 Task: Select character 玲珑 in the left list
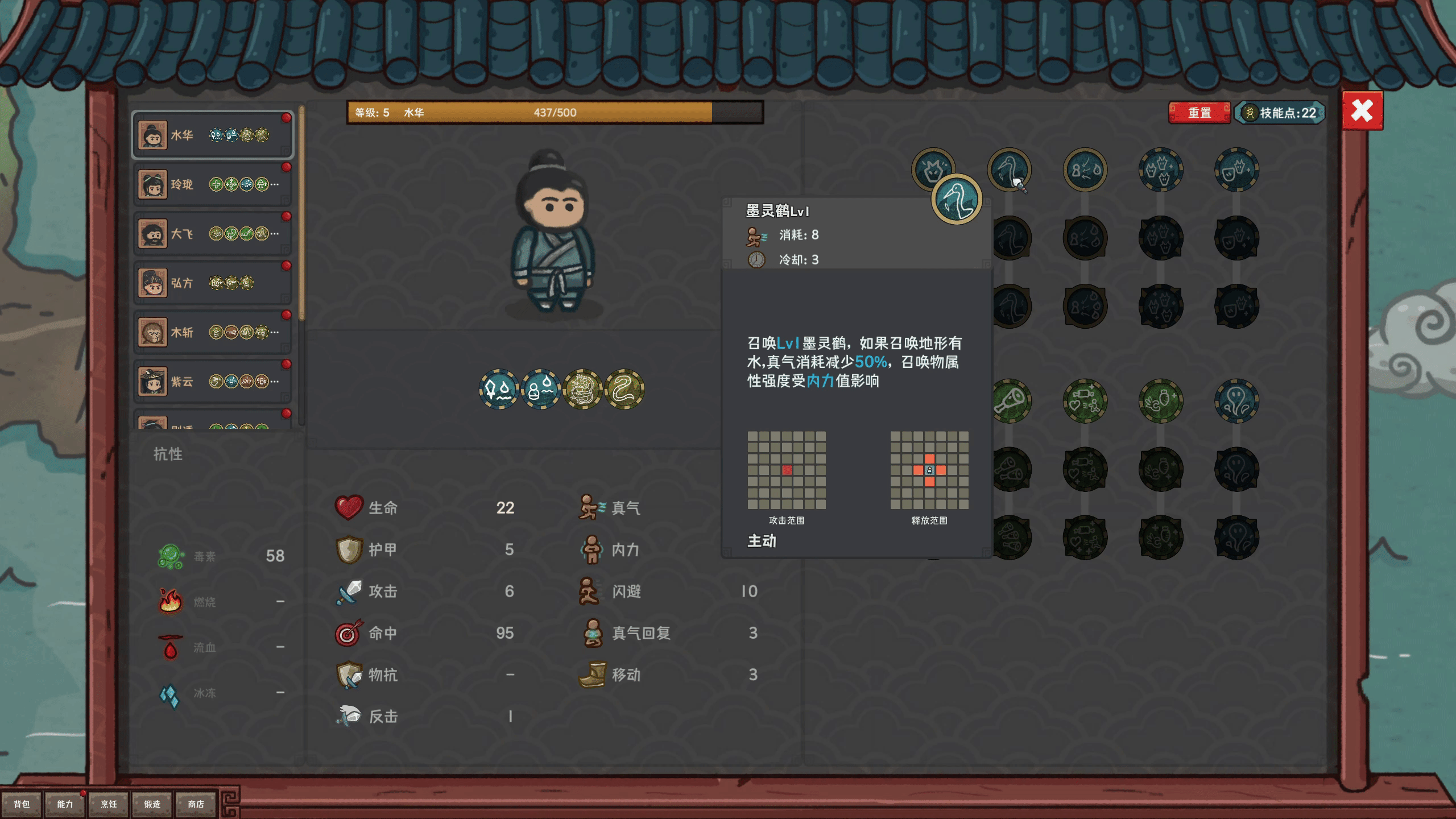coord(212,184)
